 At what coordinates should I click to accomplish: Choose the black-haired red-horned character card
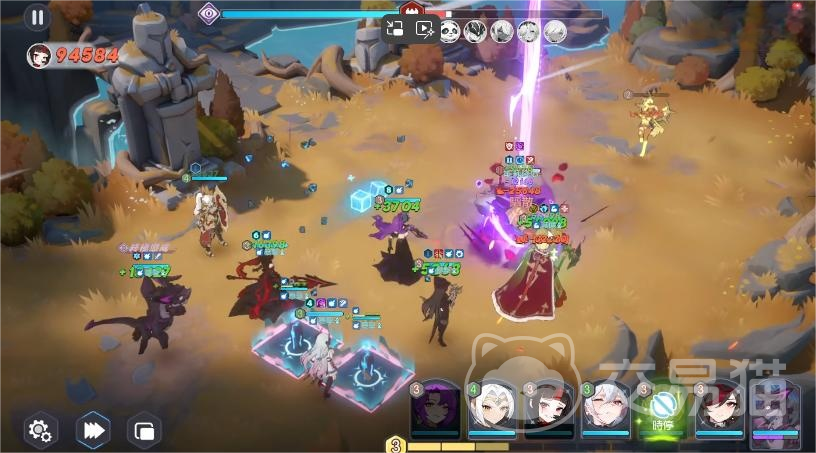tap(549, 409)
